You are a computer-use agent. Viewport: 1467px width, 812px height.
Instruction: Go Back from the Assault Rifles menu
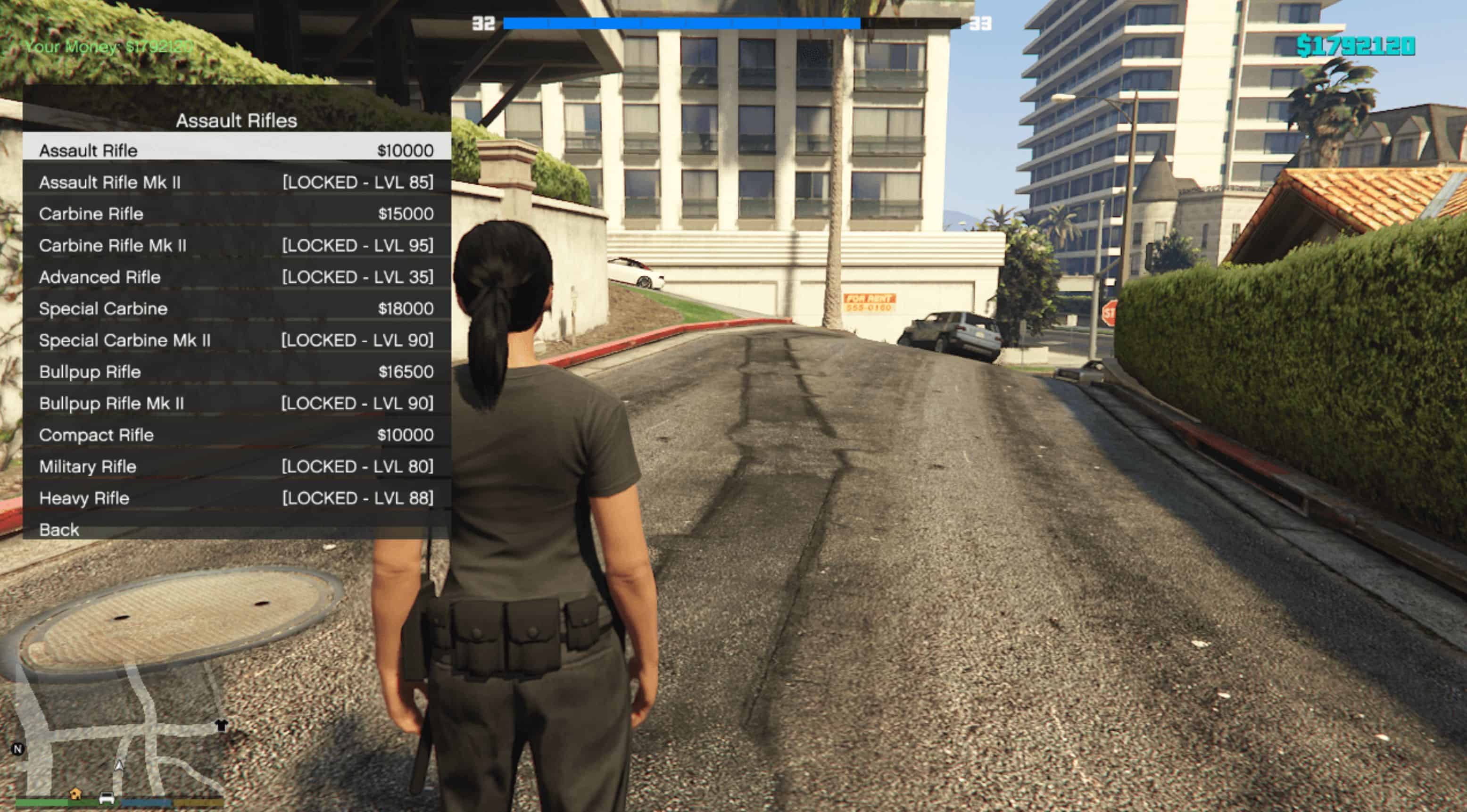(59, 530)
